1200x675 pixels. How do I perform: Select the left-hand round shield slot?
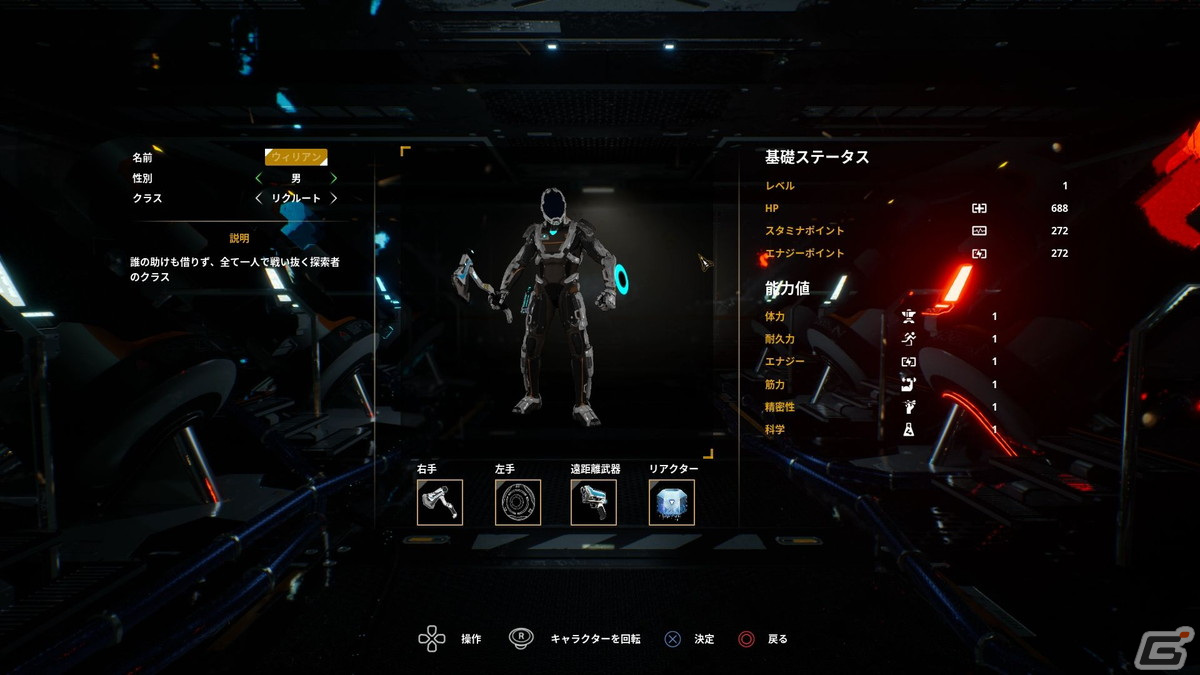518,502
